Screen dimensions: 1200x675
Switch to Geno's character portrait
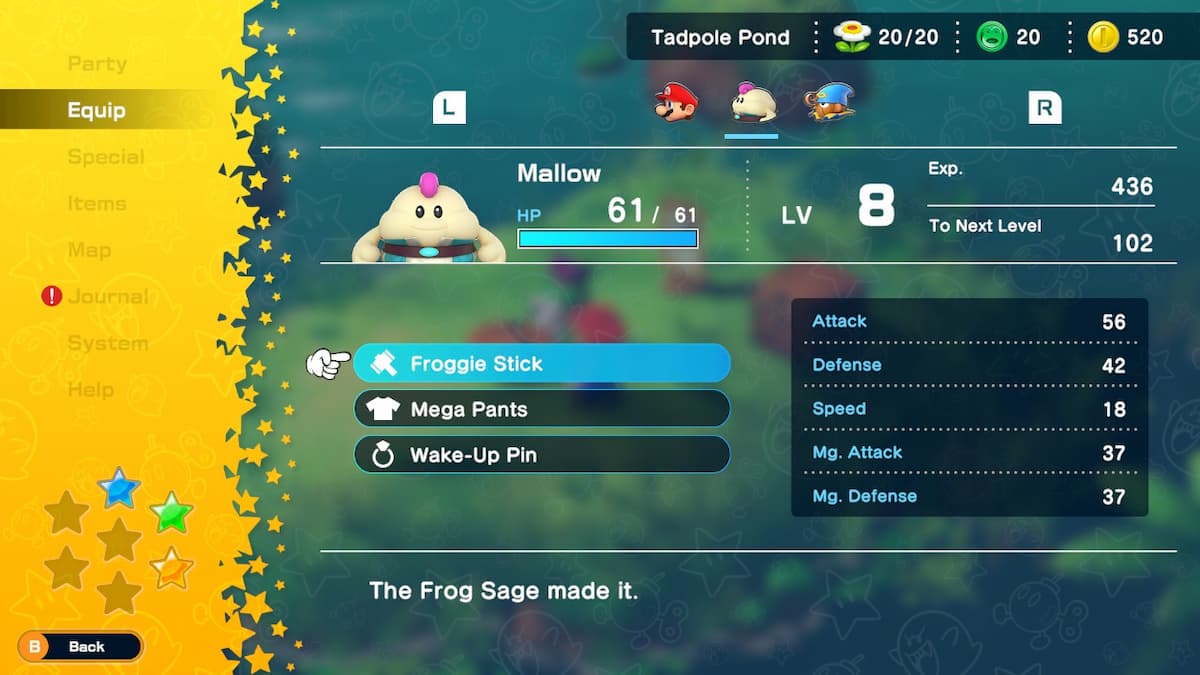(x=829, y=103)
